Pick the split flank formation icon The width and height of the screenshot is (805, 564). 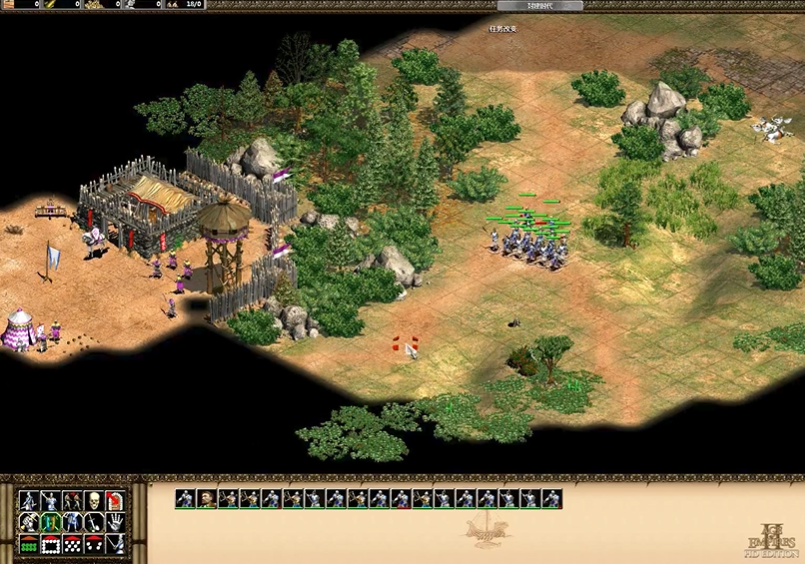point(93,544)
